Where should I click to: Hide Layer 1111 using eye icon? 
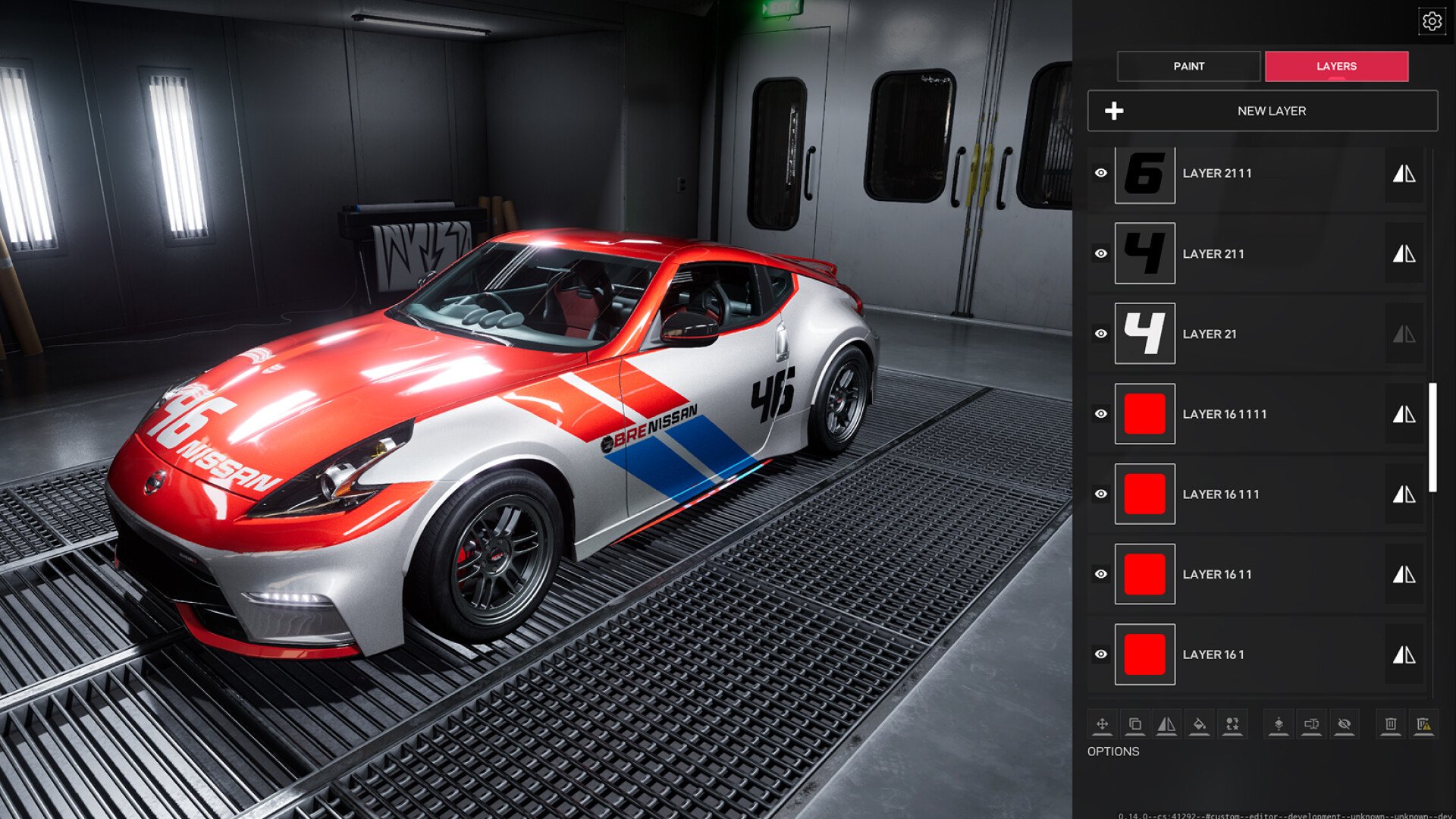(1101, 414)
